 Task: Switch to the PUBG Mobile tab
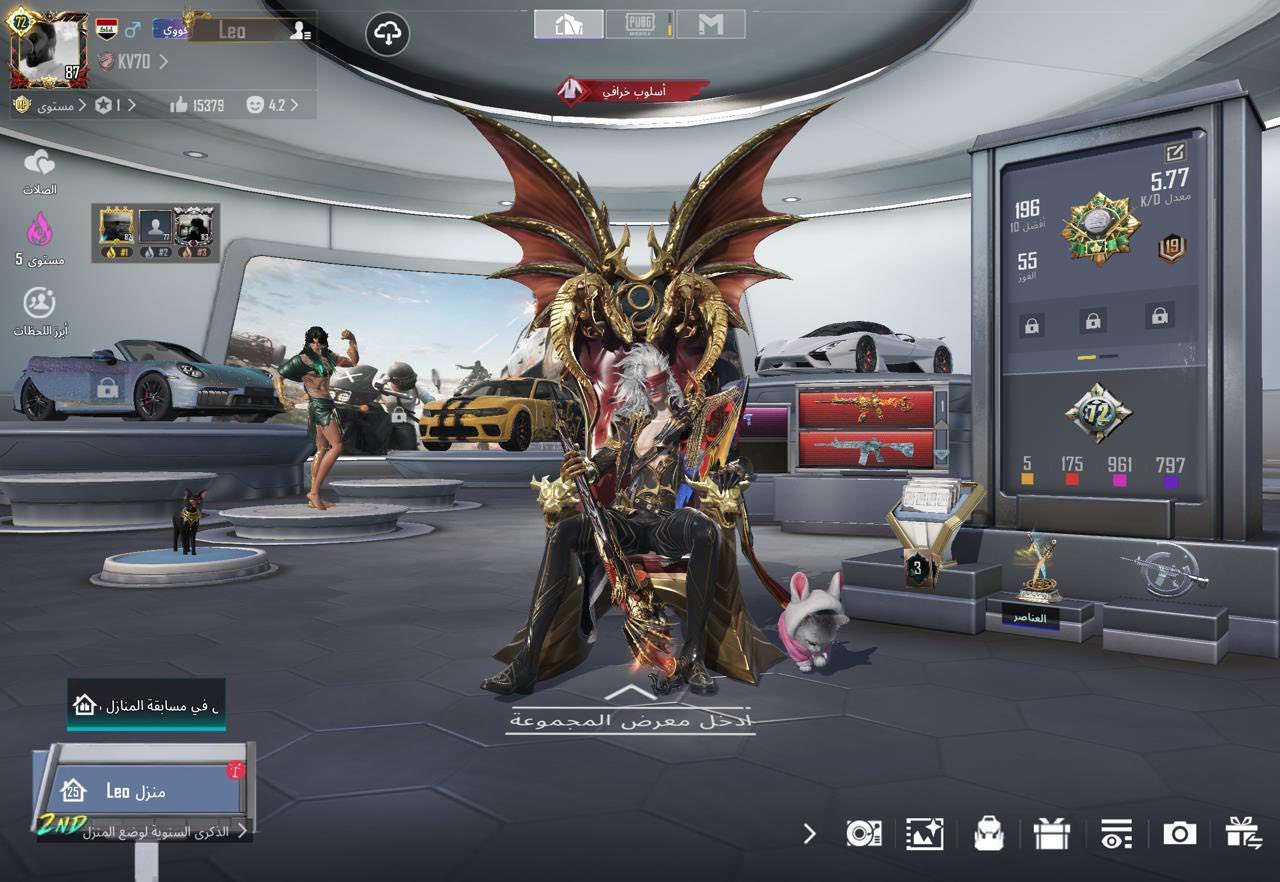pos(639,24)
